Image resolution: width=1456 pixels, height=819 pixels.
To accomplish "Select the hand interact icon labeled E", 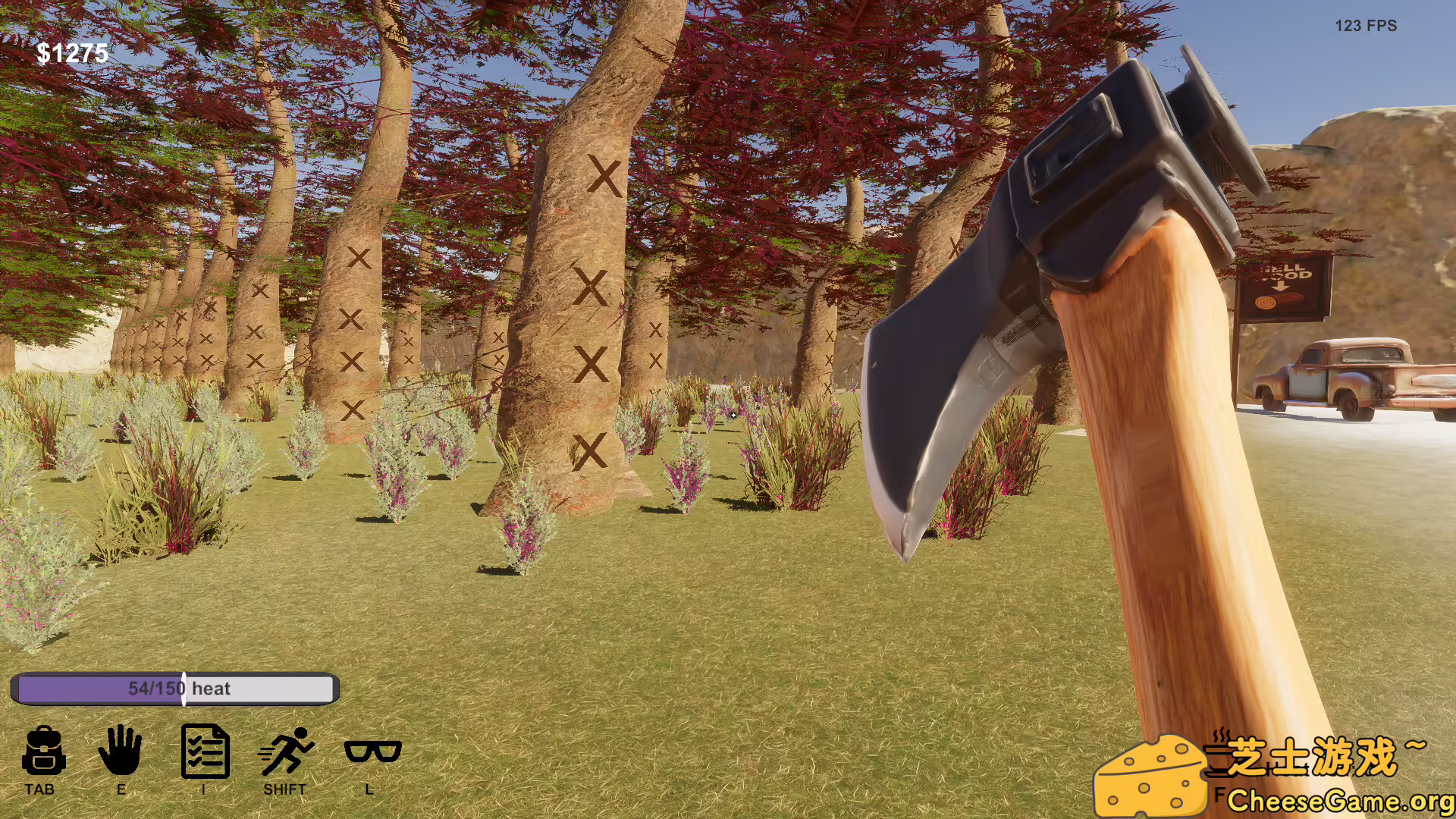I will [121, 754].
